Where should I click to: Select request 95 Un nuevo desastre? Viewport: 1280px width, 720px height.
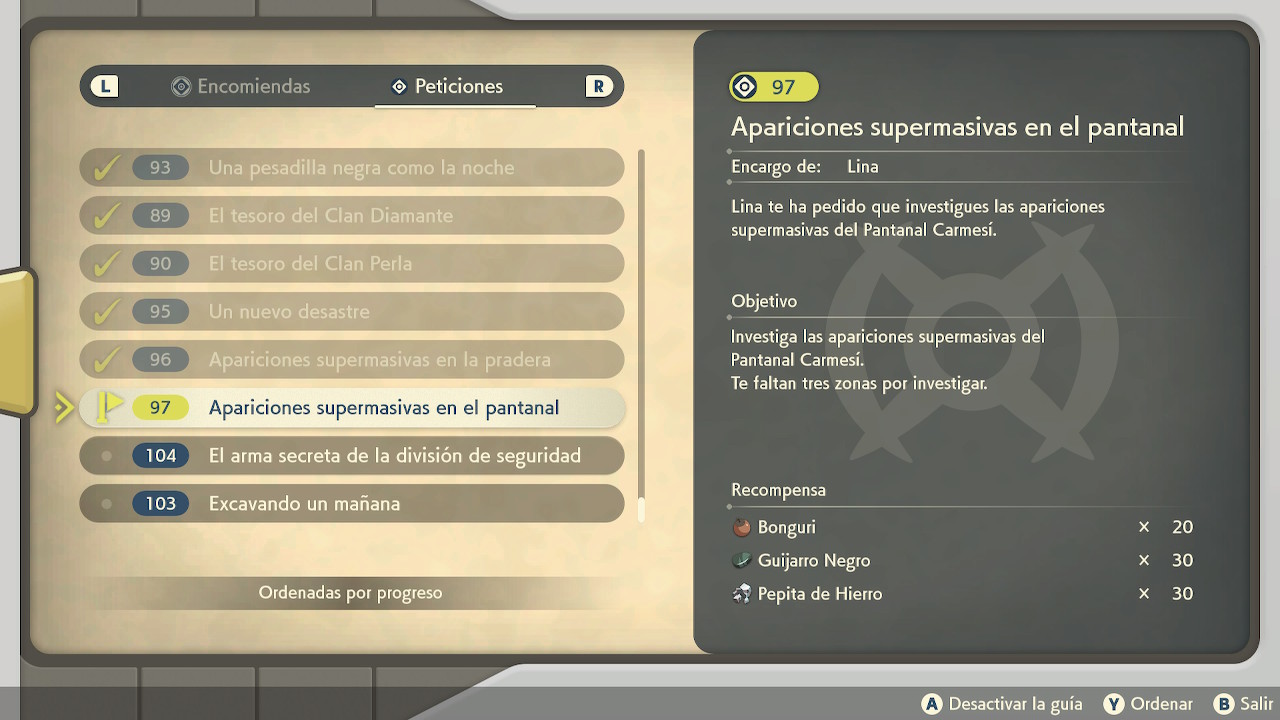coord(352,312)
